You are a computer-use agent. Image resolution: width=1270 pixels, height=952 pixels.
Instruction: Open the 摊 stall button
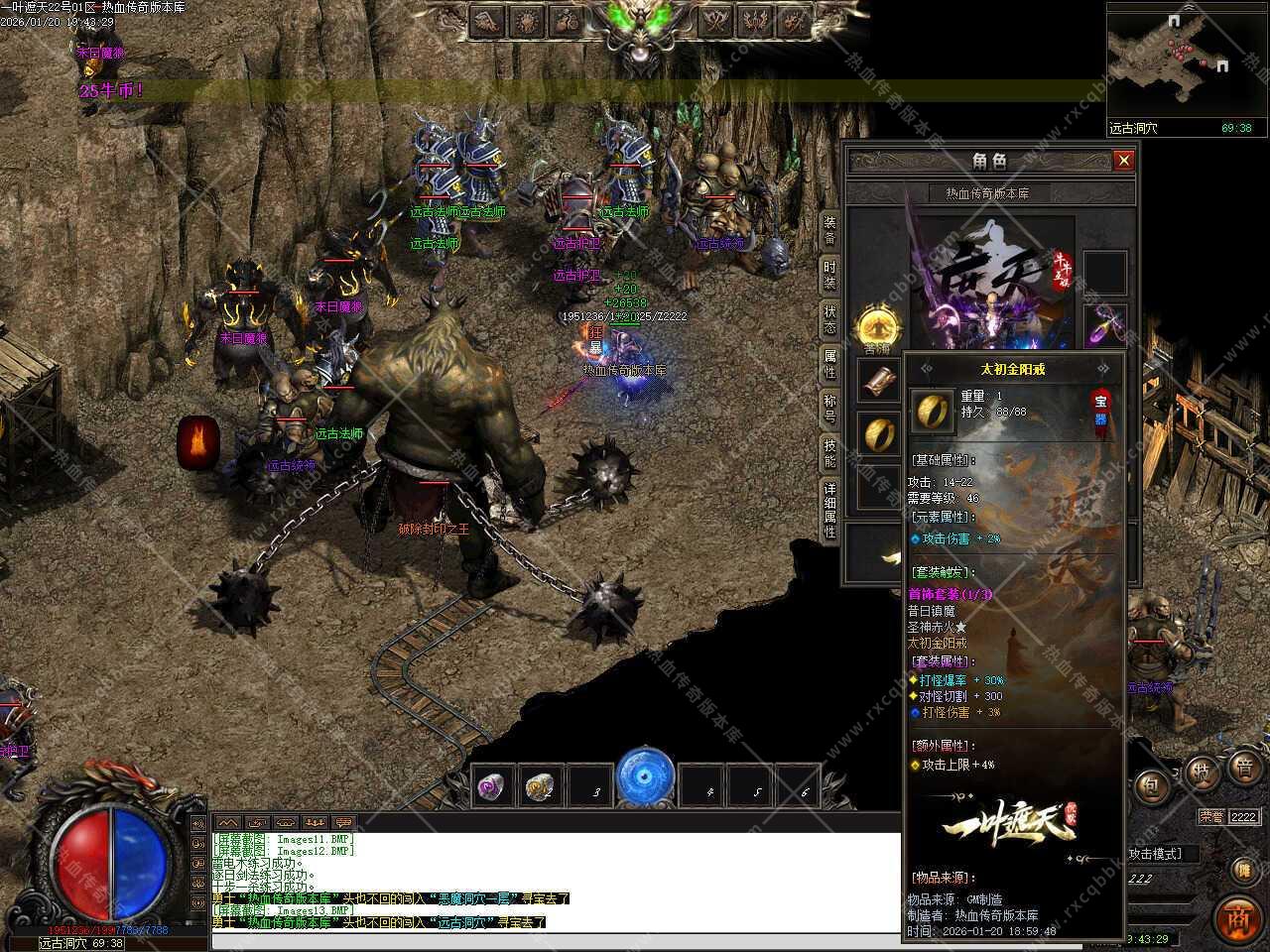click(x=1242, y=870)
